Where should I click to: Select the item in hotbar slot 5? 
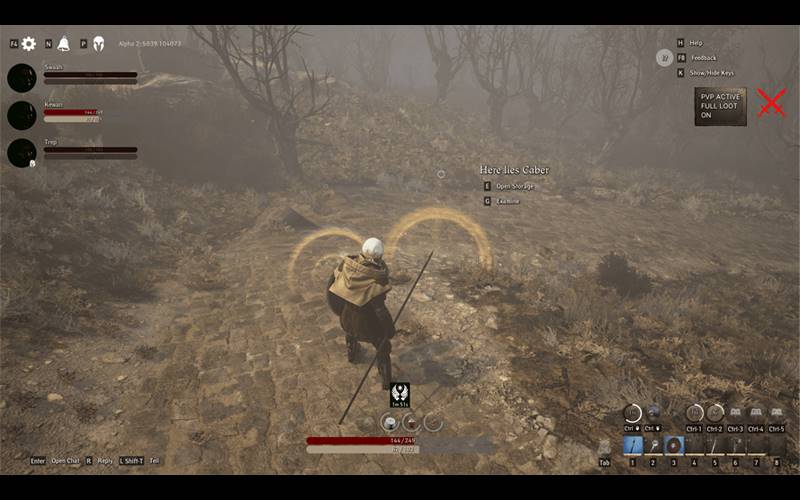coord(715,445)
